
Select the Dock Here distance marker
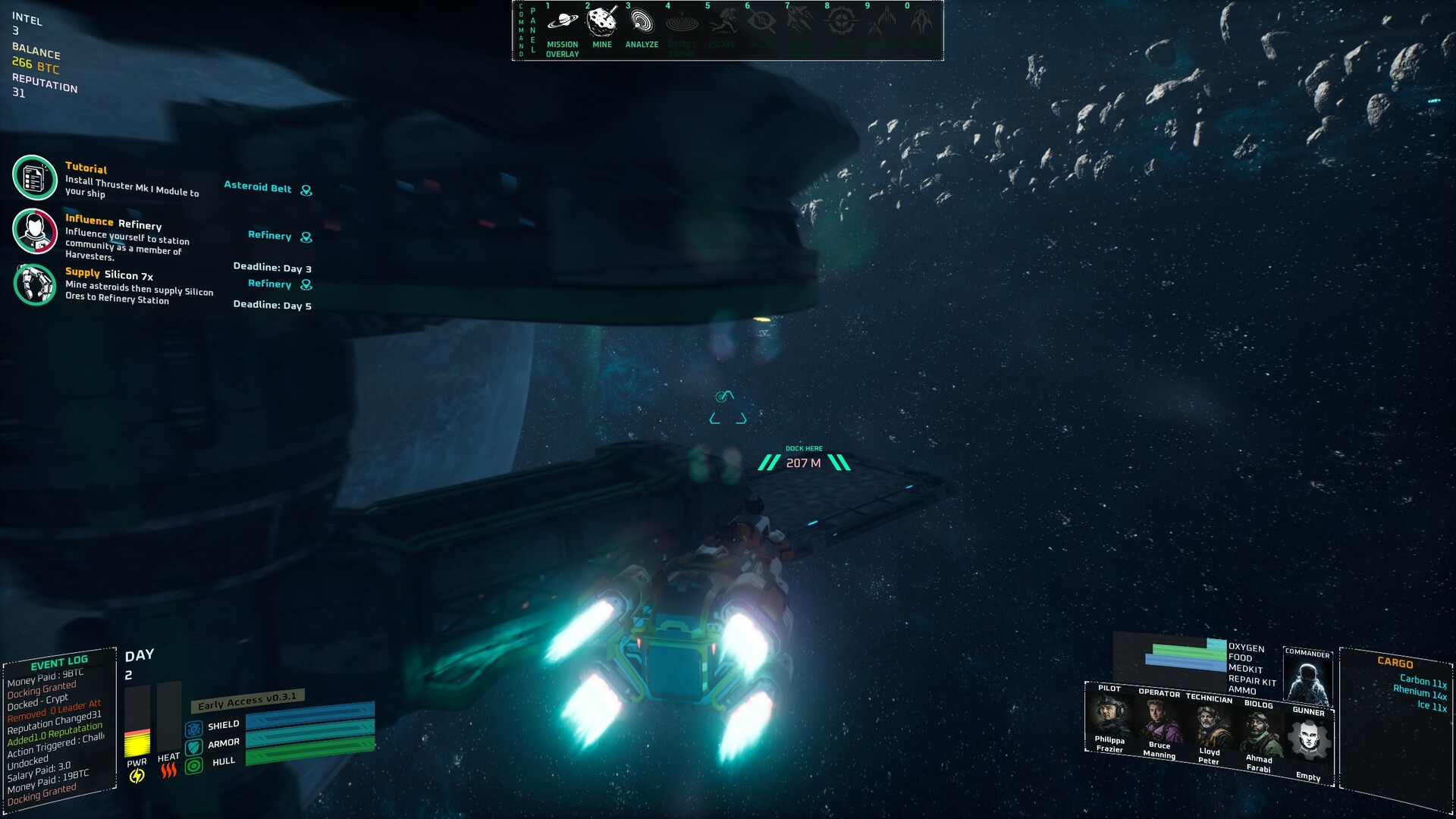tap(804, 462)
